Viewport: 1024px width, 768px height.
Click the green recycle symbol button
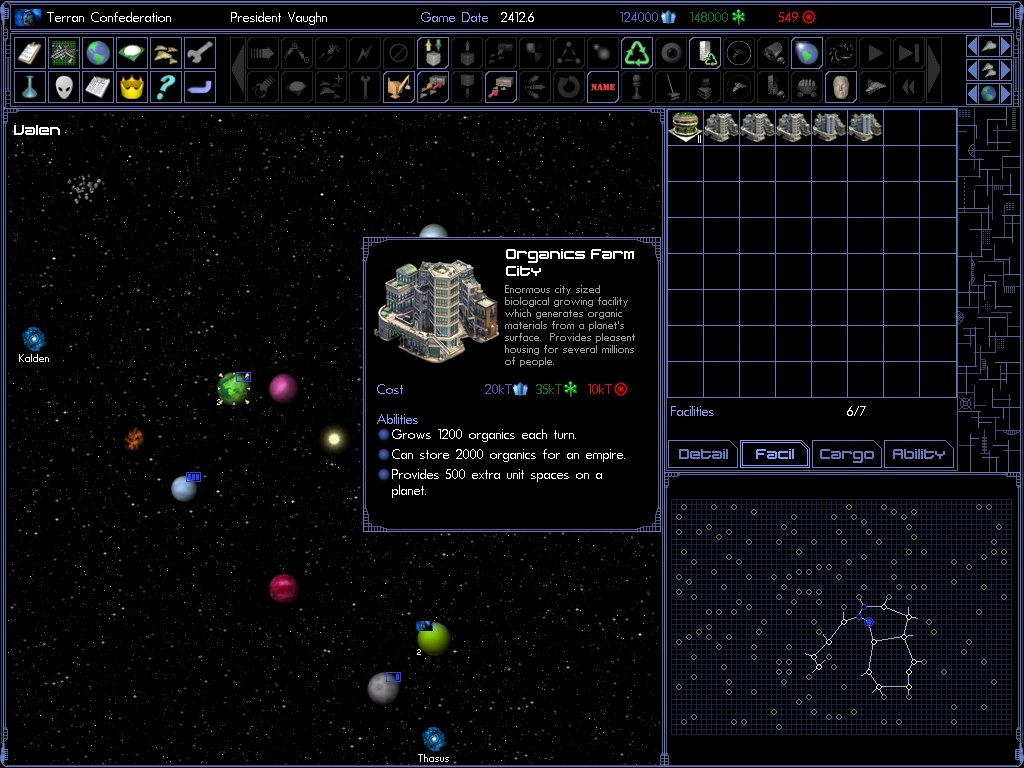coord(636,53)
